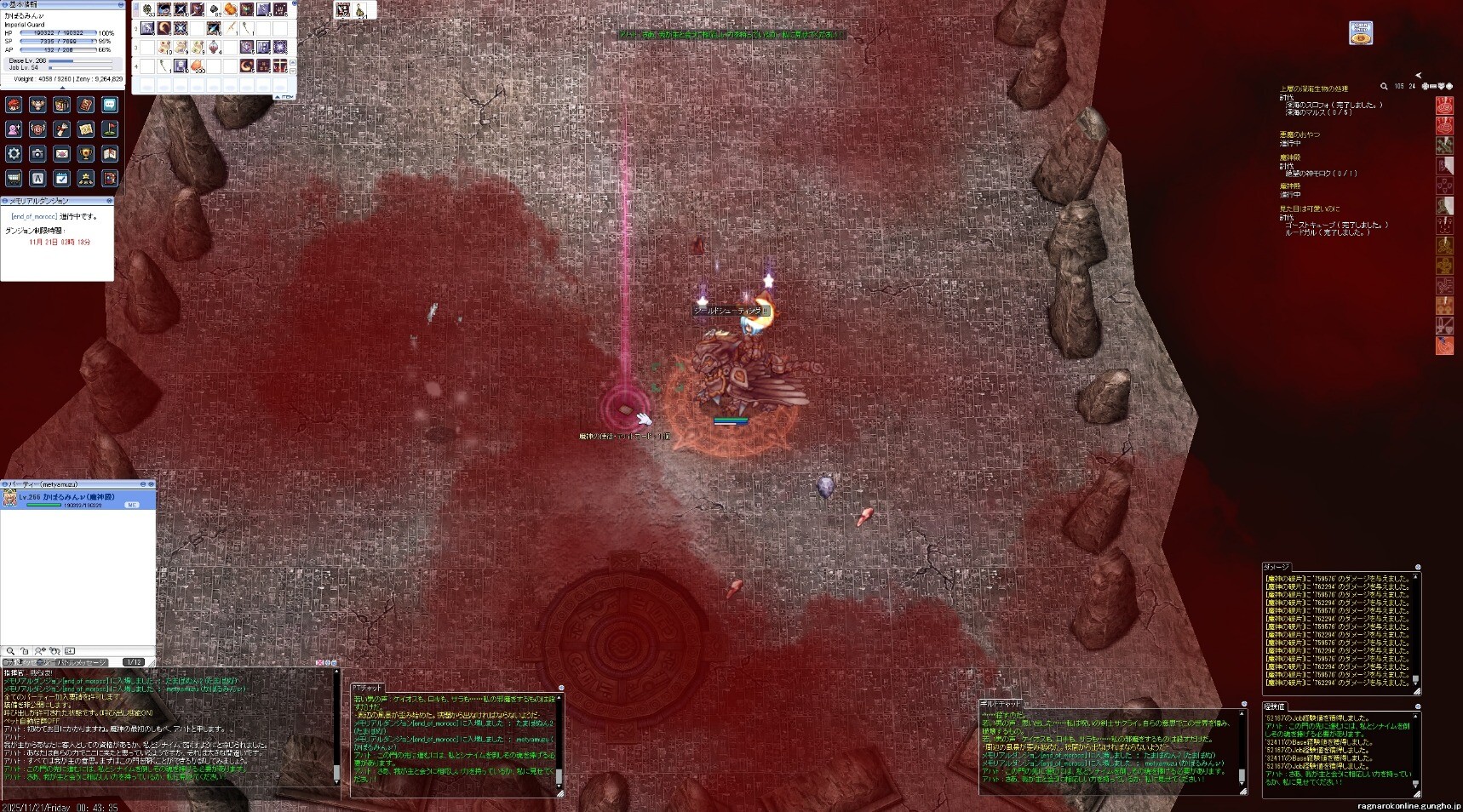Click the camera screenshot icon
The width and height of the screenshot is (1463, 812).
click(37, 154)
